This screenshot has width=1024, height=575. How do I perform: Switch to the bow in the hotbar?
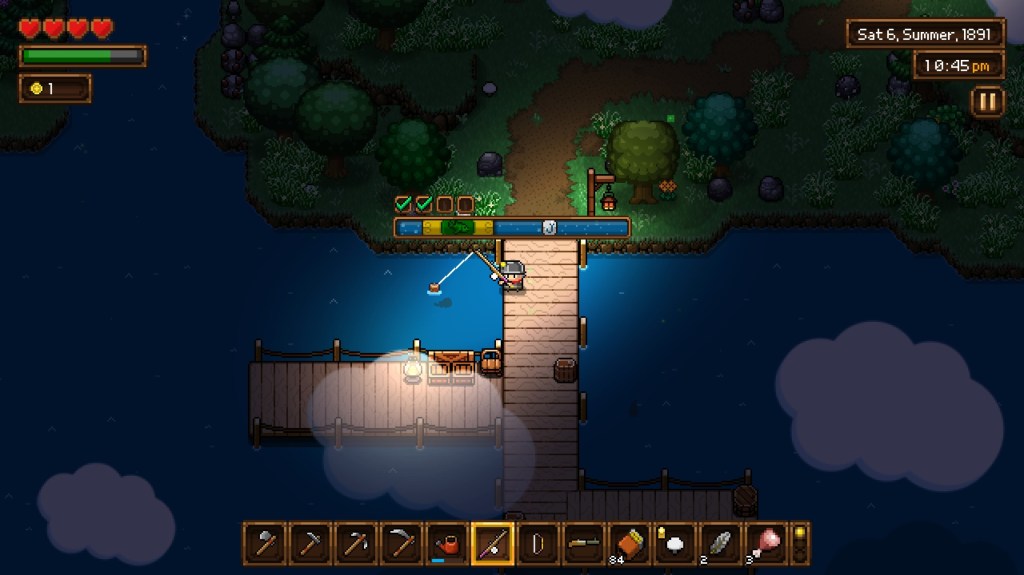point(537,543)
